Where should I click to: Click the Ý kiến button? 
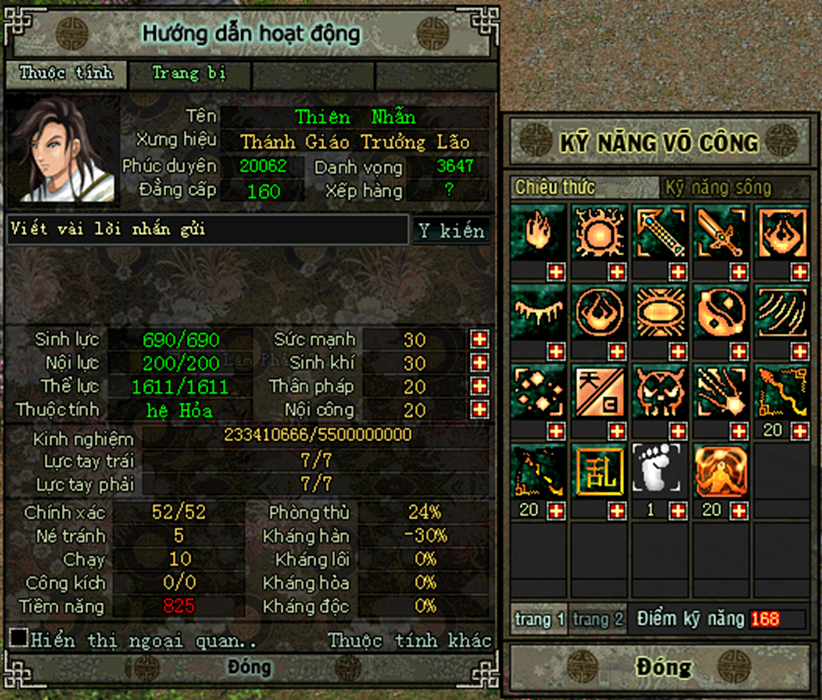point(451,230)
